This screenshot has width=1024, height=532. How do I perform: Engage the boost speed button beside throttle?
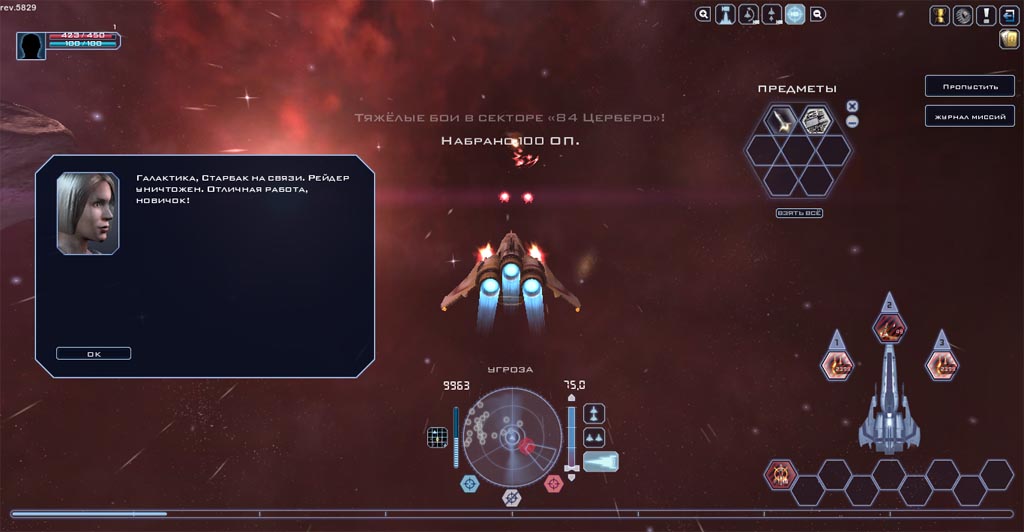pyautogui.click(x=601, y=461)
